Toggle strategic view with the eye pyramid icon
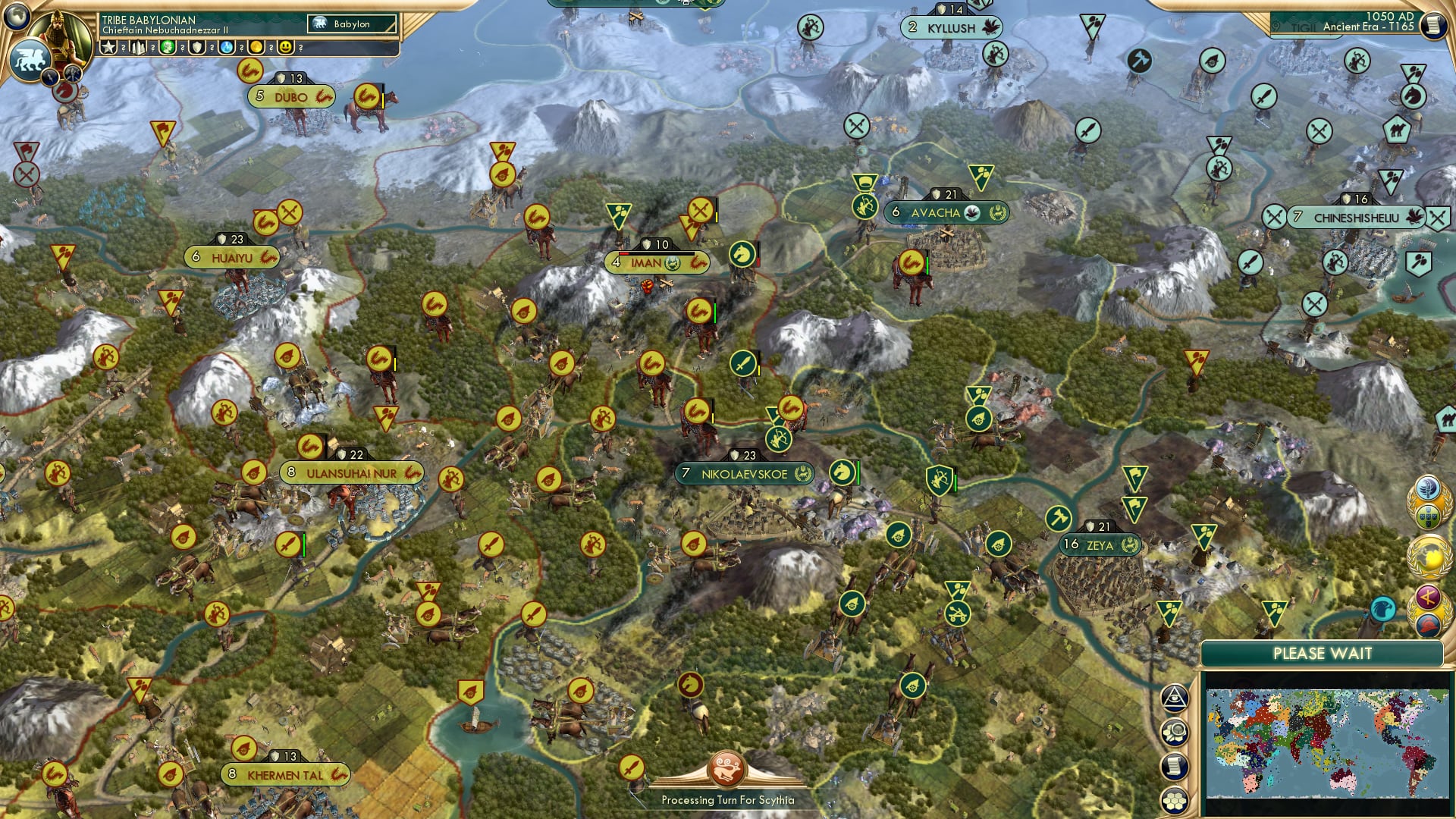 pos(1173,698)
